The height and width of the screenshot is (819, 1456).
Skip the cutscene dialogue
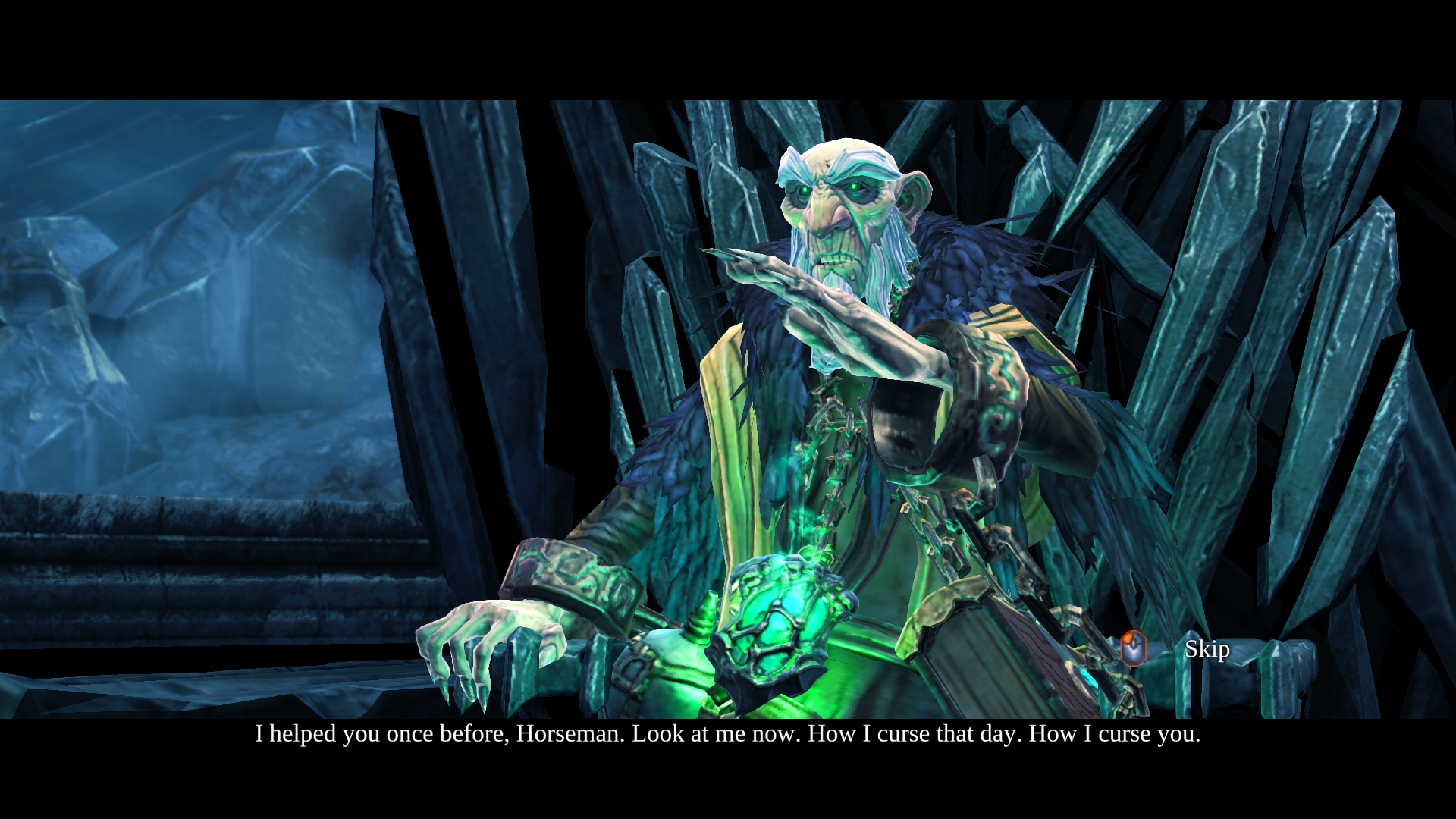pos(1206,649)
